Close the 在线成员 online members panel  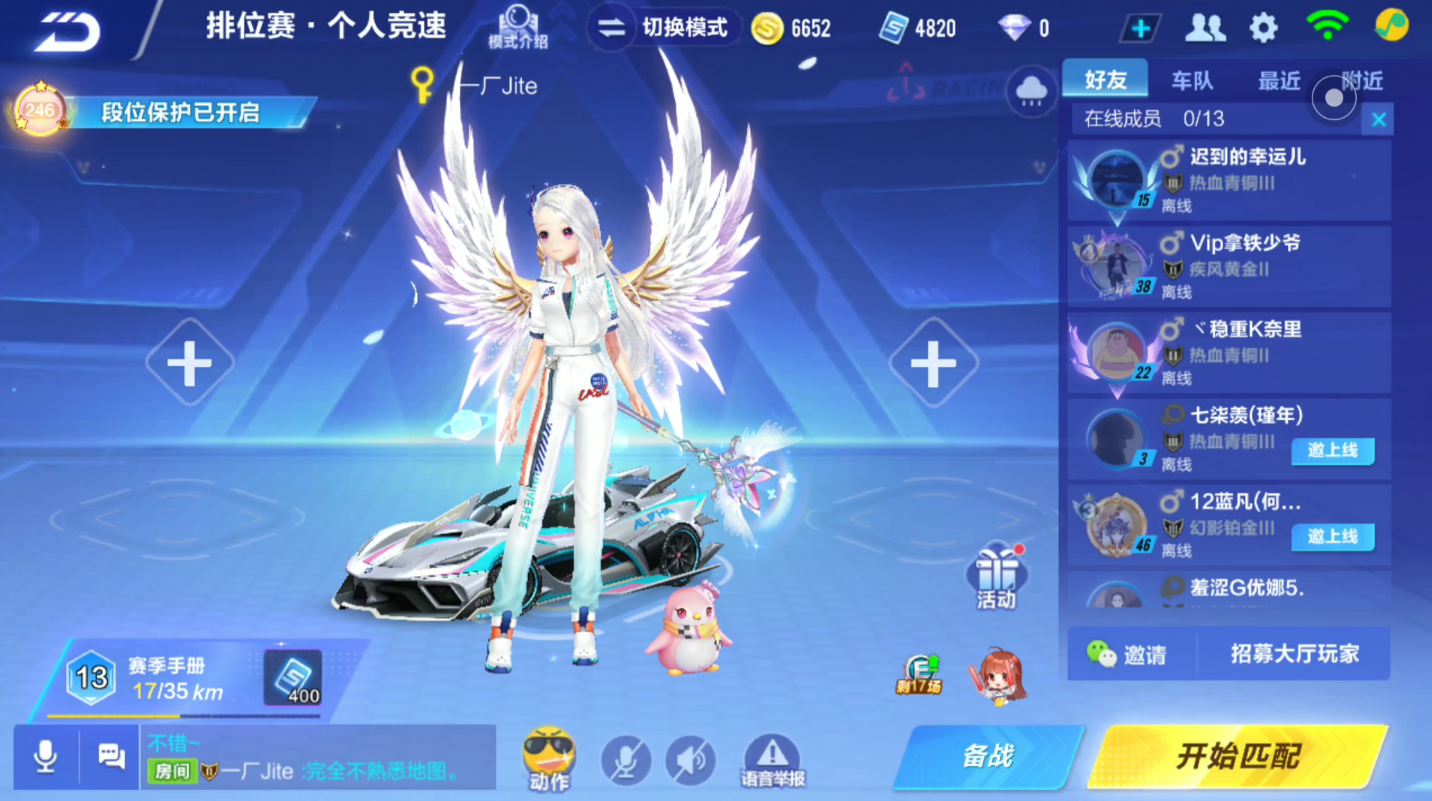coord(1378,118)
